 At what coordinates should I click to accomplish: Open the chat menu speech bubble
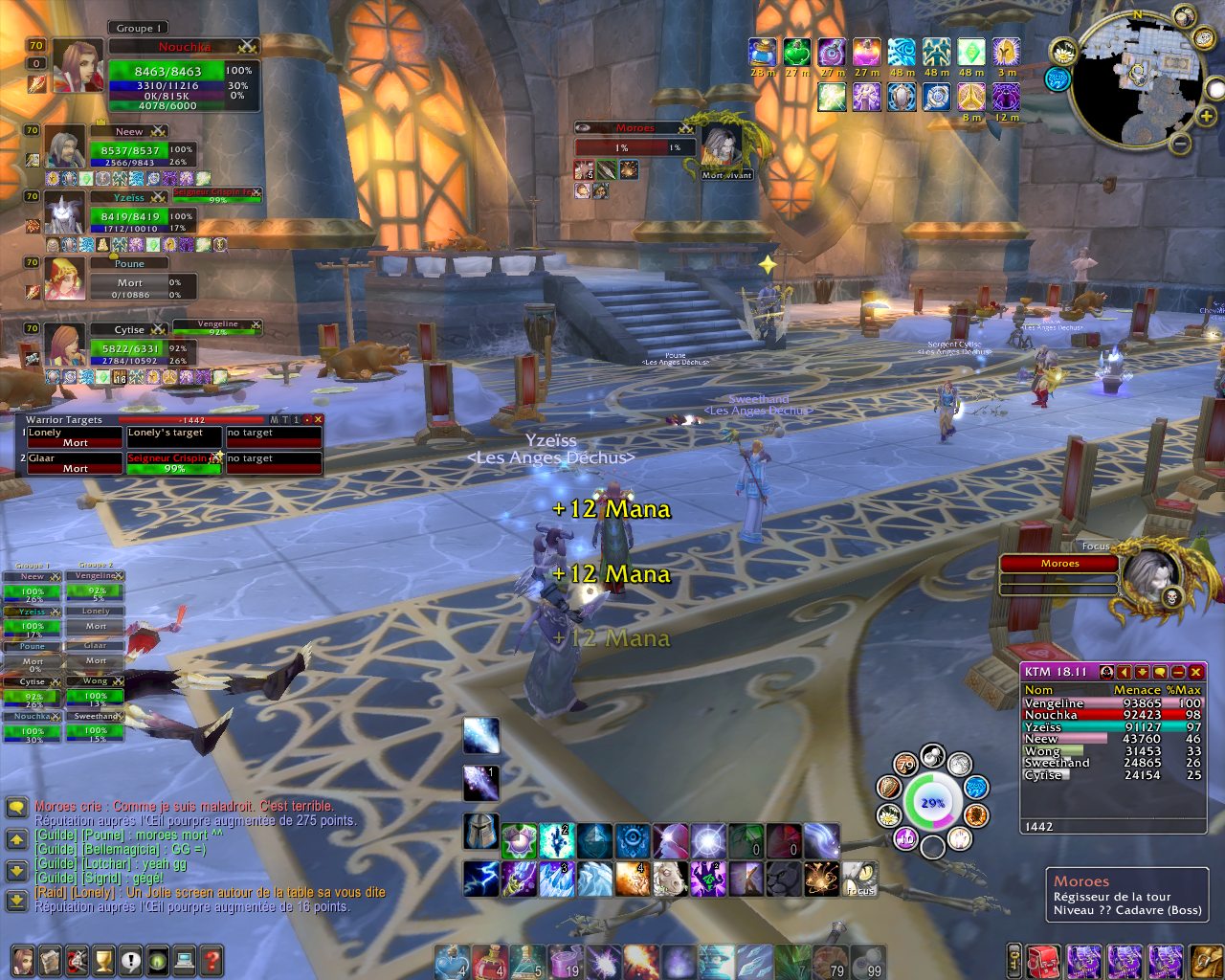point(16,809)
